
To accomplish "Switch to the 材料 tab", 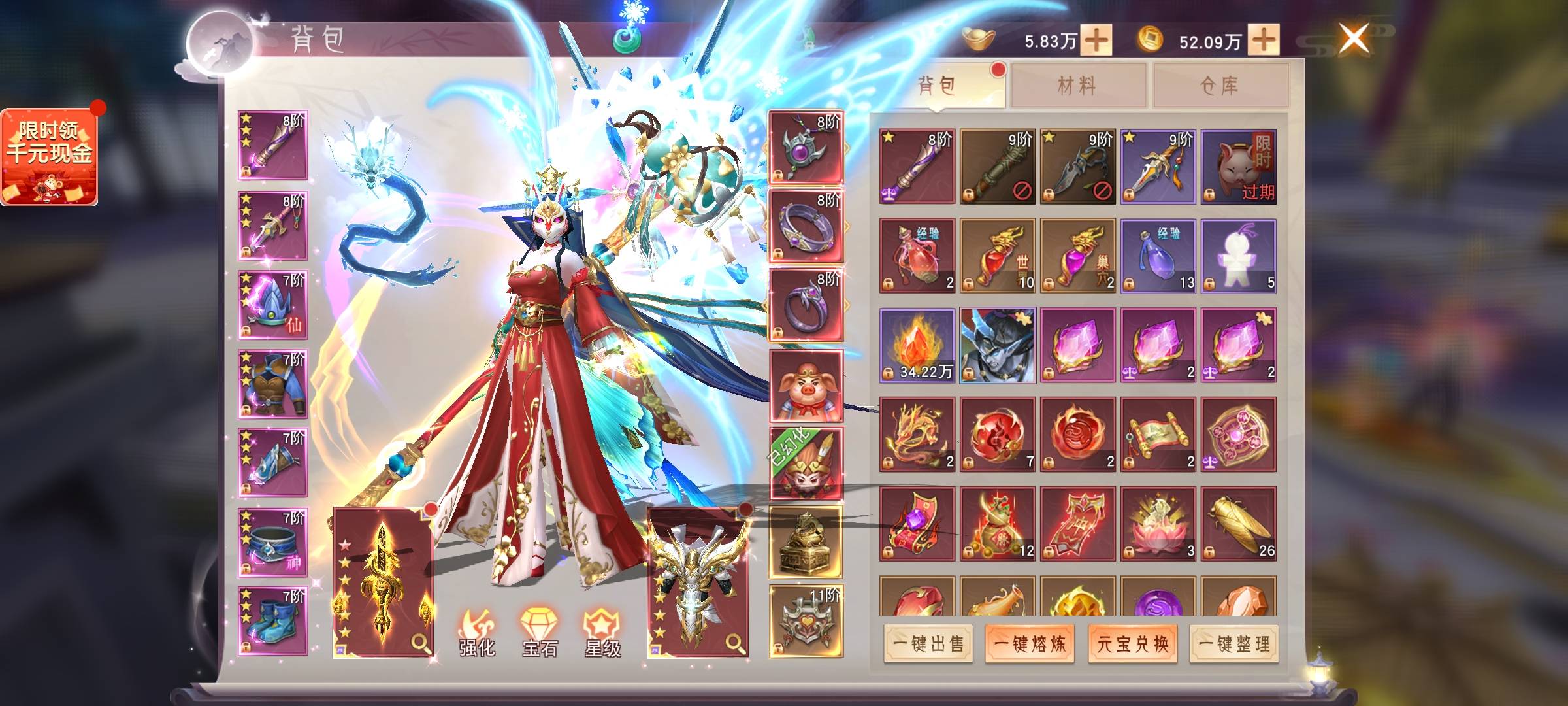I will point(1077,85).
